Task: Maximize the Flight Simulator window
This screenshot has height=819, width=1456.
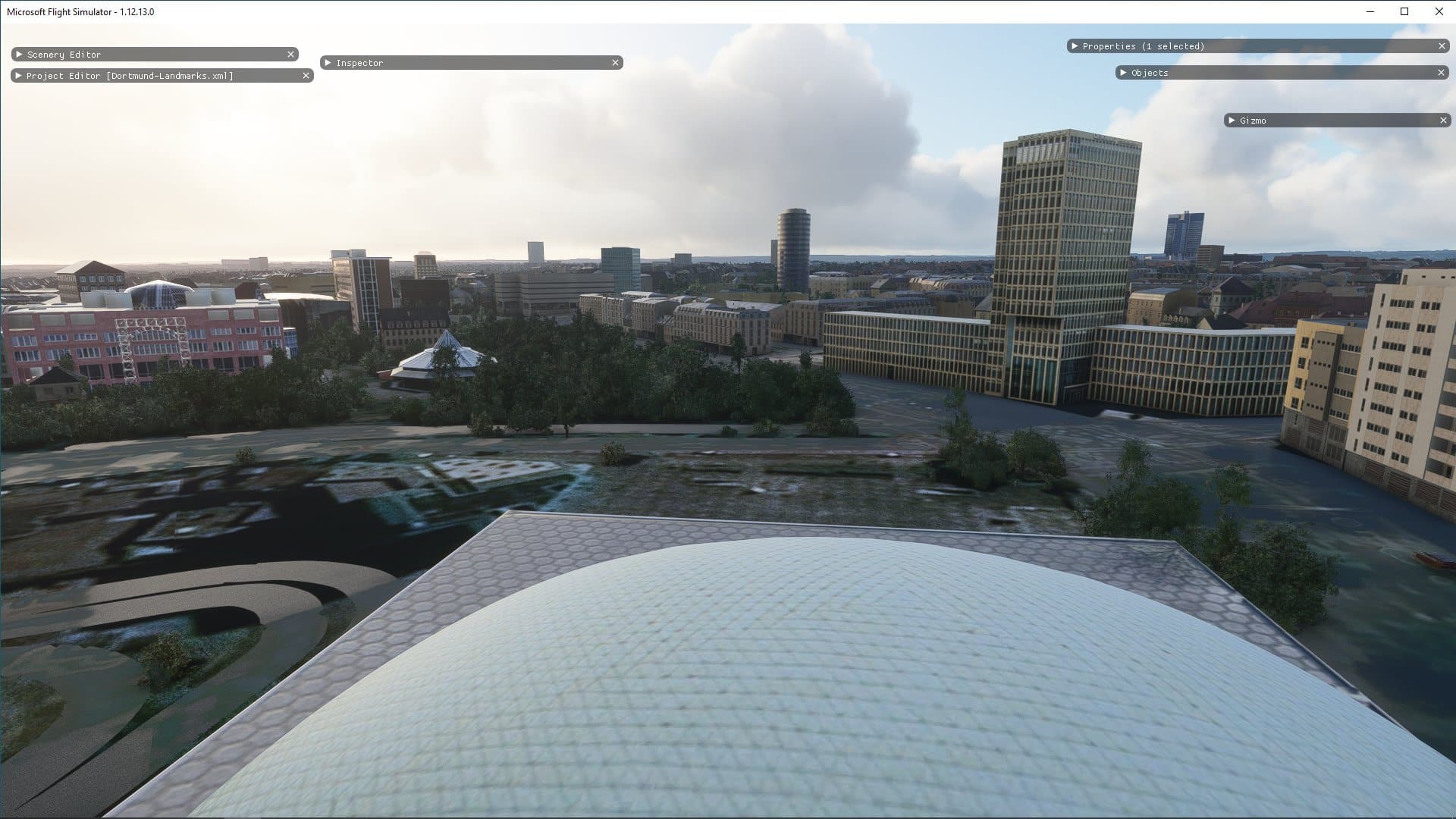Action: (1404, 11)
